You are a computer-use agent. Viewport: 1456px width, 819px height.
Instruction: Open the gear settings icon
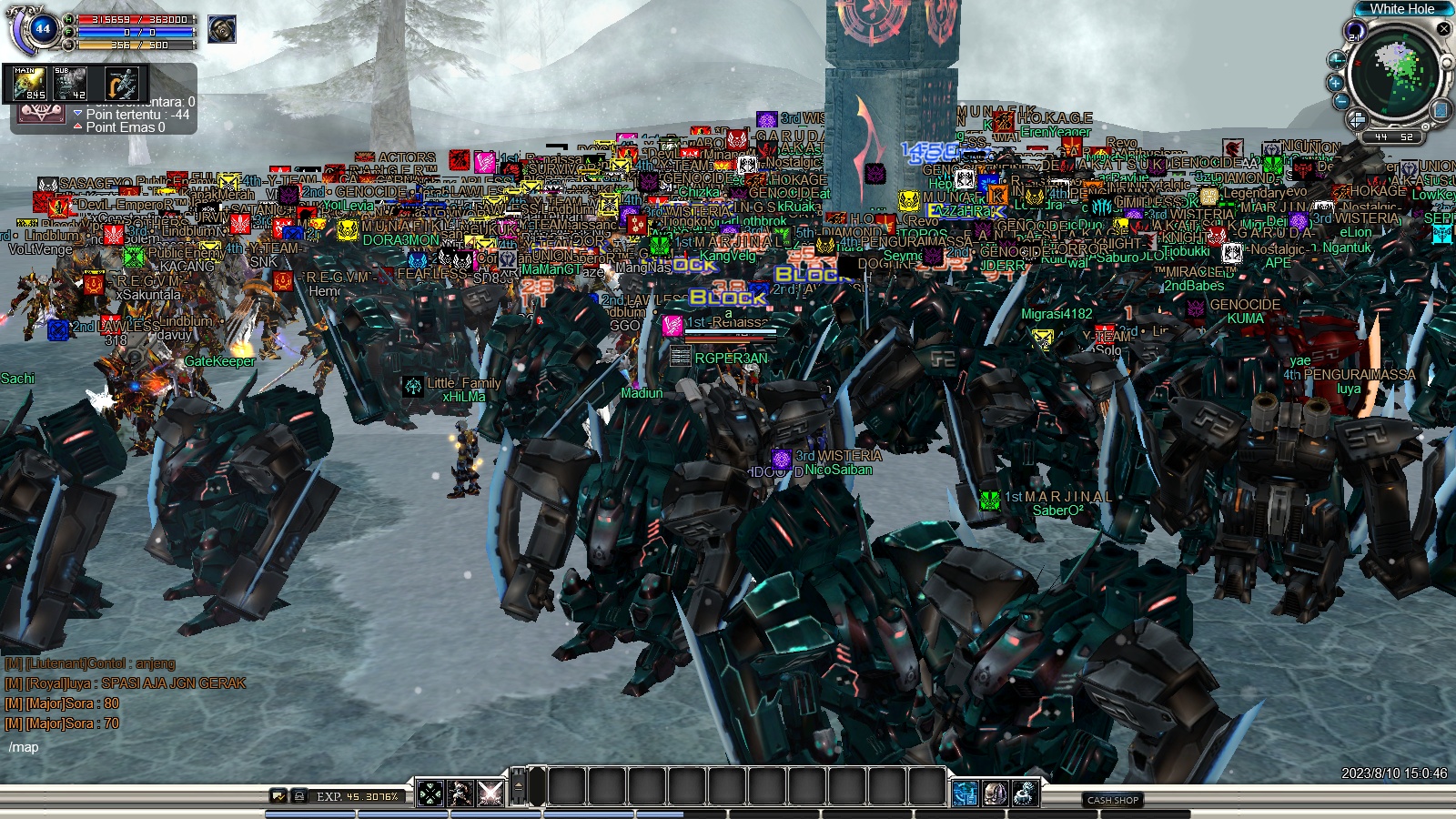coord(1026,794)
